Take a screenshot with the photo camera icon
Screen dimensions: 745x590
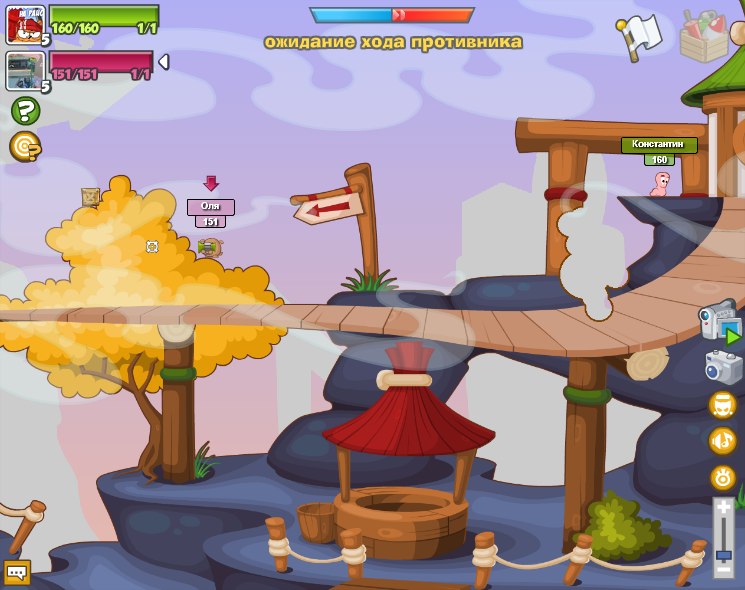[x=722, y=367]
